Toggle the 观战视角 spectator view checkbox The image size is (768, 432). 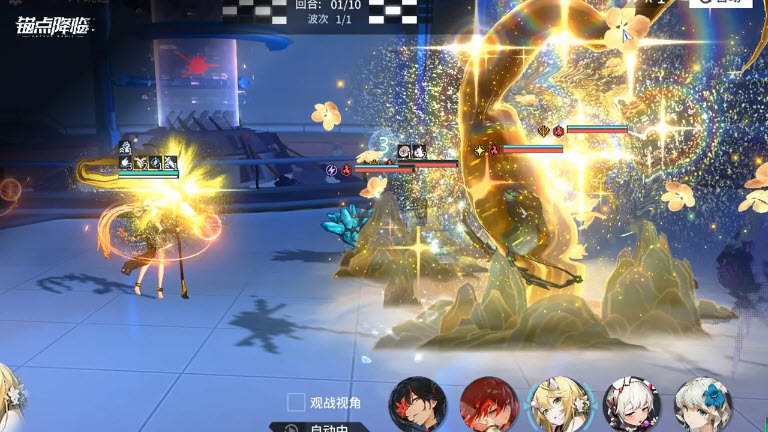click(297, 402)
